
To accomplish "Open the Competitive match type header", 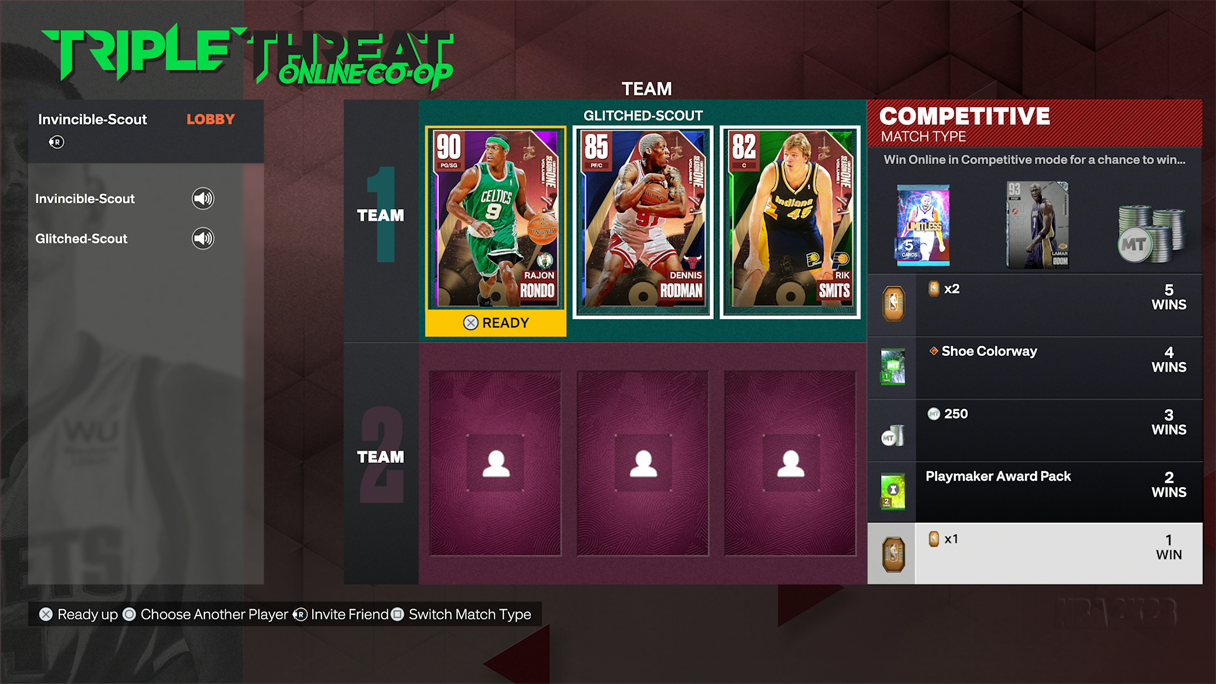I will click(1034, 123).
